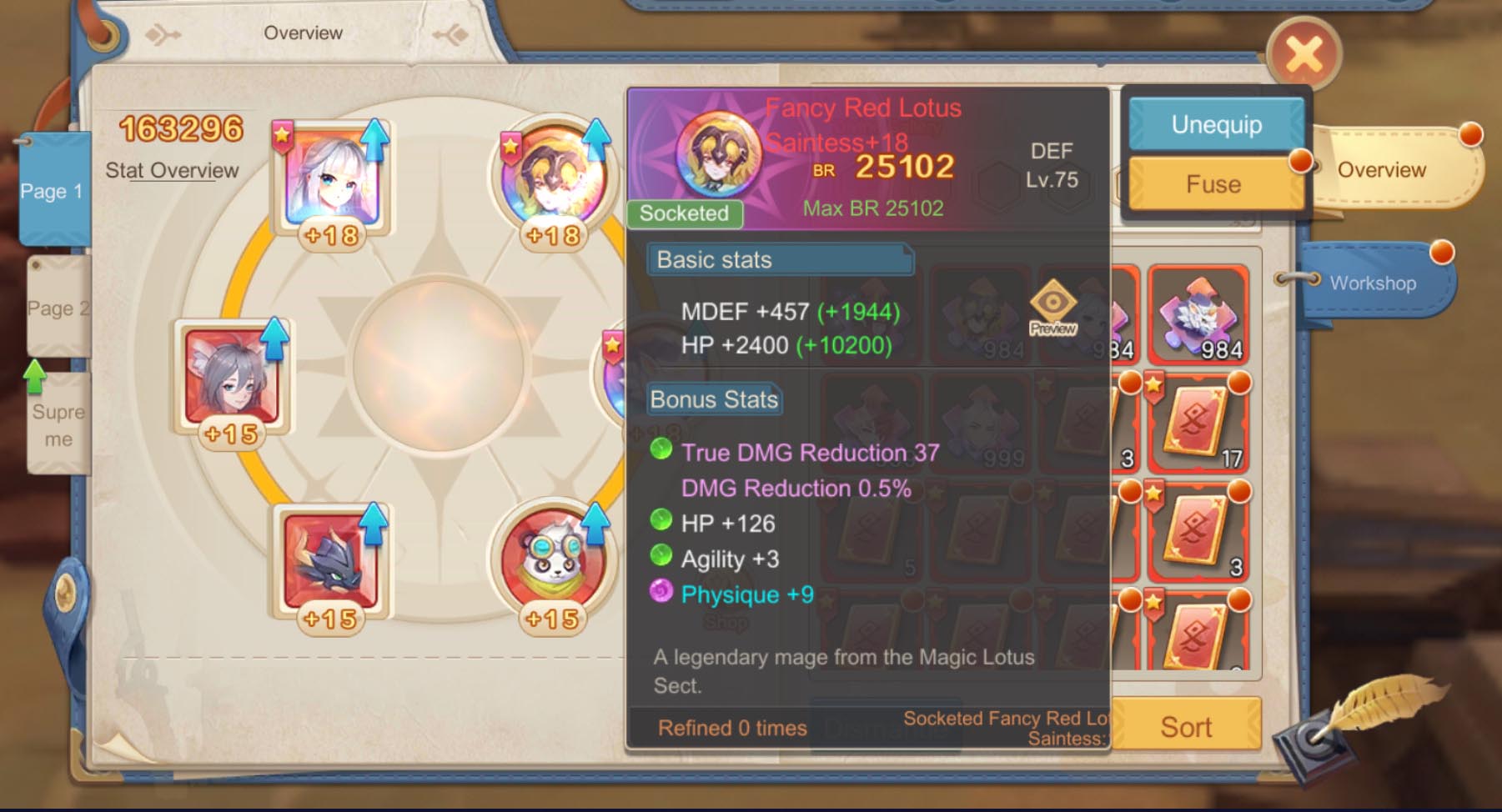Select the Page 1 tab
Screen dimensions: 1502x812
coord(53,191)
